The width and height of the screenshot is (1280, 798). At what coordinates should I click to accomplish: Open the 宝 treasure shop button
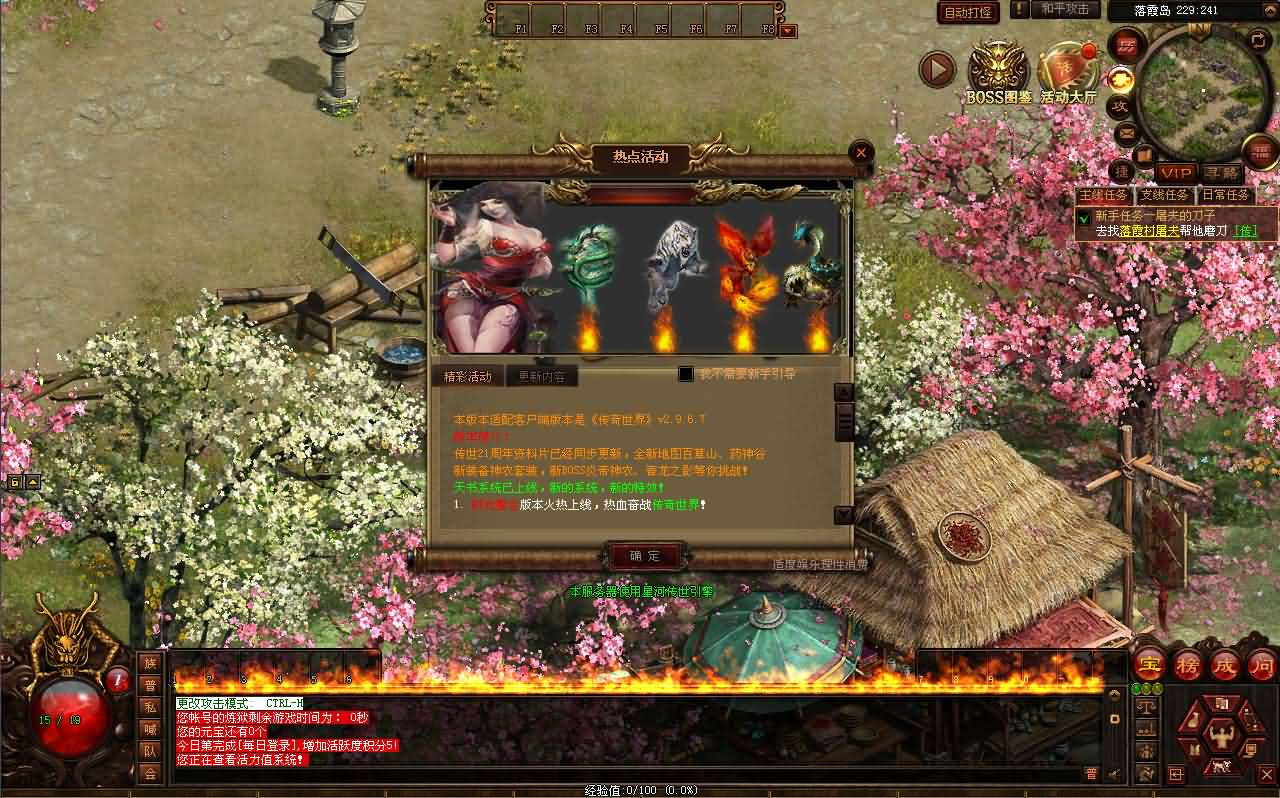pyautogui.click(x=1149, y=664)
